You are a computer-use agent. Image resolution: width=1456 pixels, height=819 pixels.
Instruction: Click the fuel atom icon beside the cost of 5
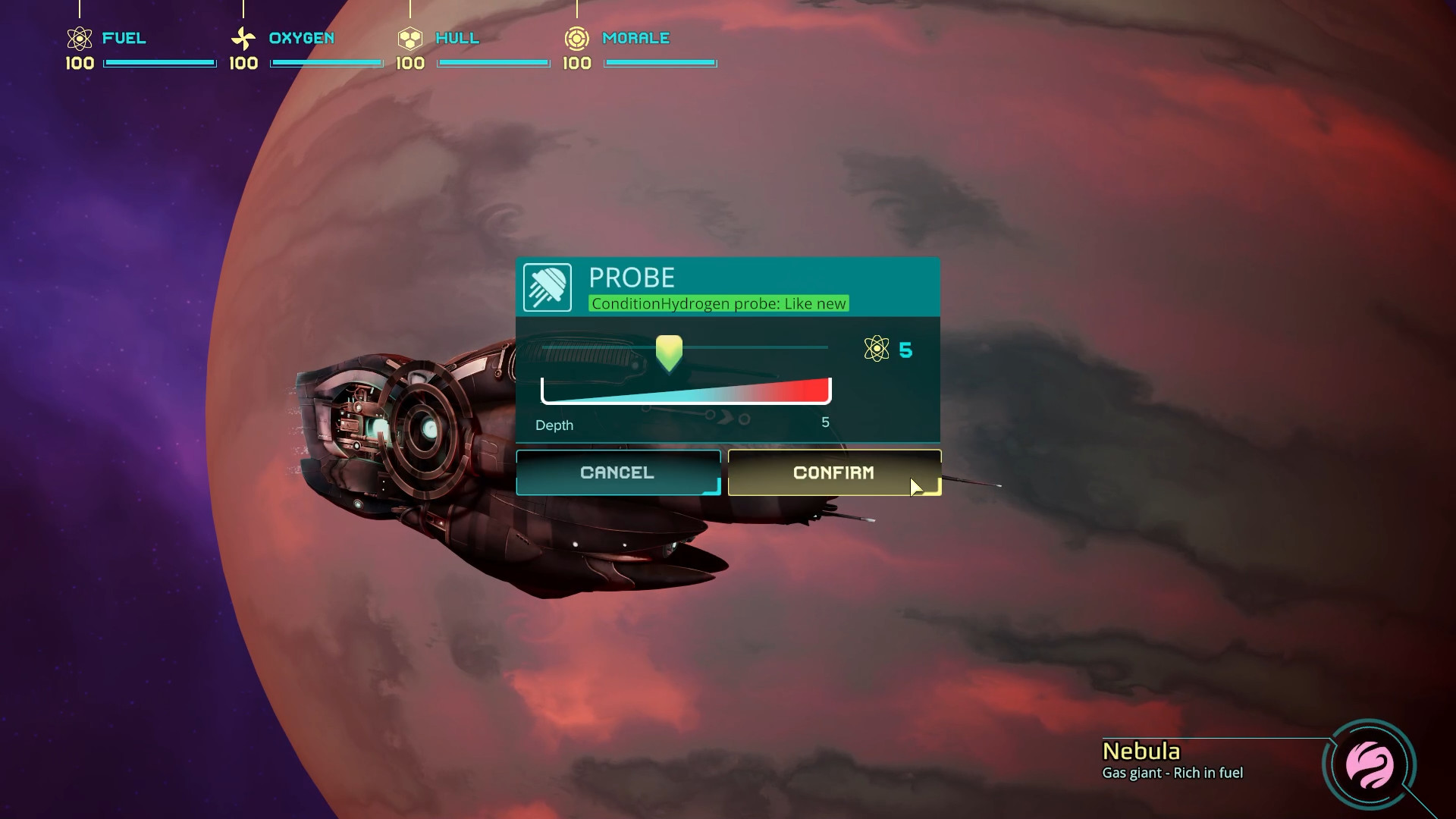(877, 350)
